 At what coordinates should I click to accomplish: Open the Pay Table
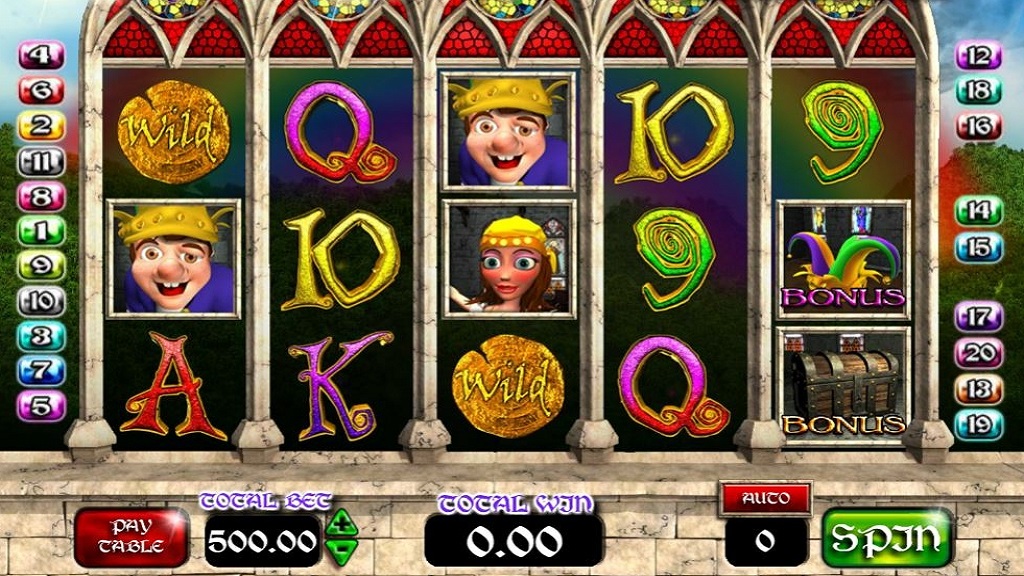tap(131, 537)
